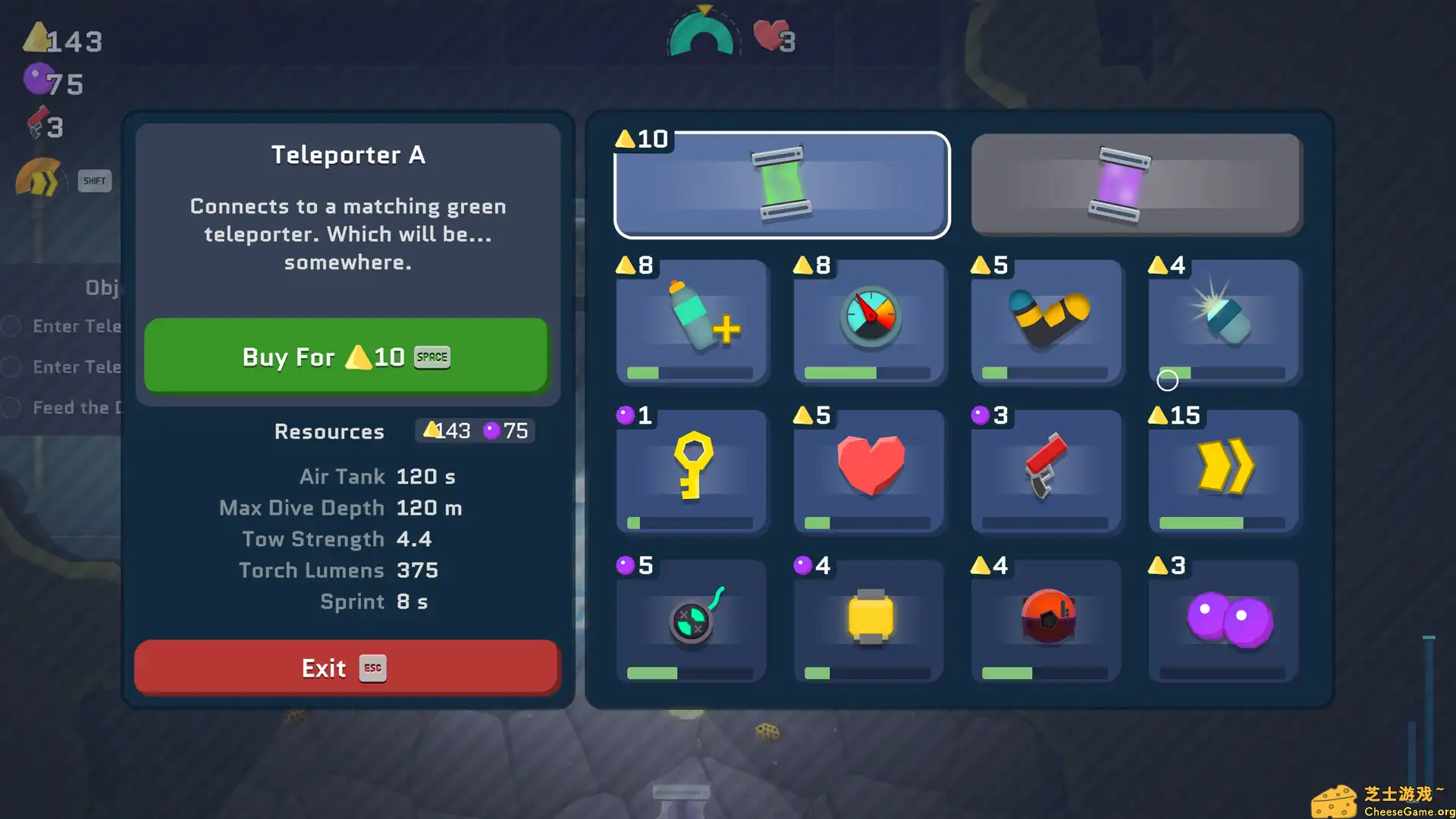Viewport: 1456px width, 819px height.
Task: Choose the purple orbs item
Action: point(1224,621)
